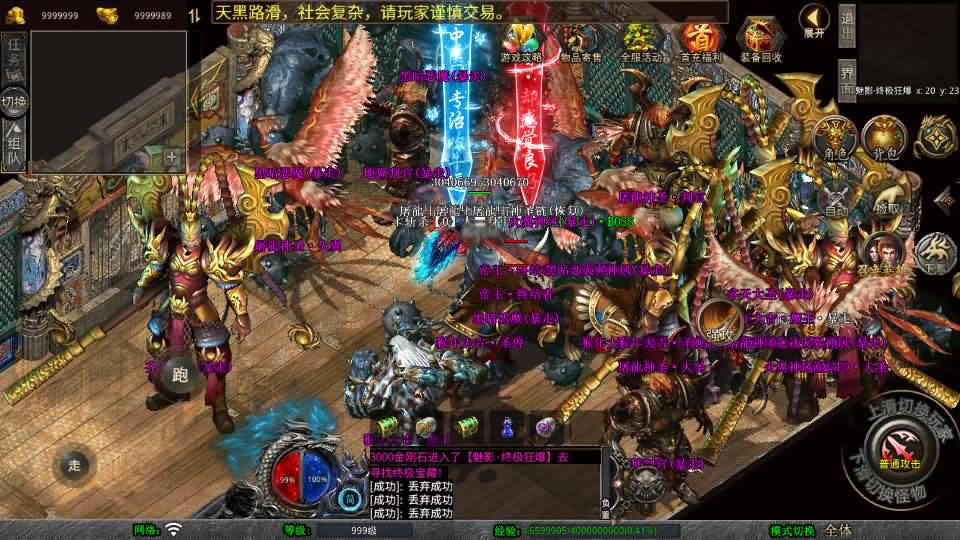Click the plus button in the quest panel
Image resolution: width=960 pixels, height=540 pixels.
coord(172,157)
